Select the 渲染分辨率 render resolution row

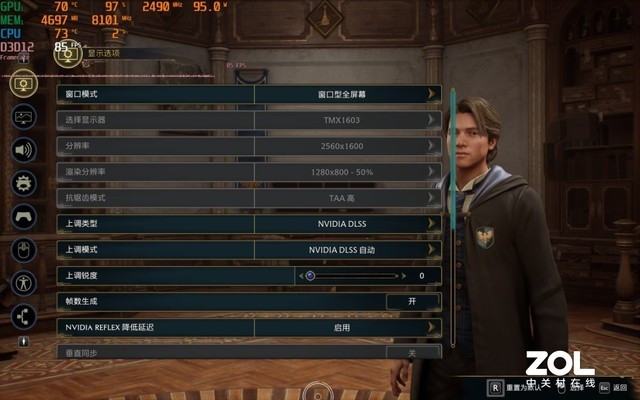[340, 172]
